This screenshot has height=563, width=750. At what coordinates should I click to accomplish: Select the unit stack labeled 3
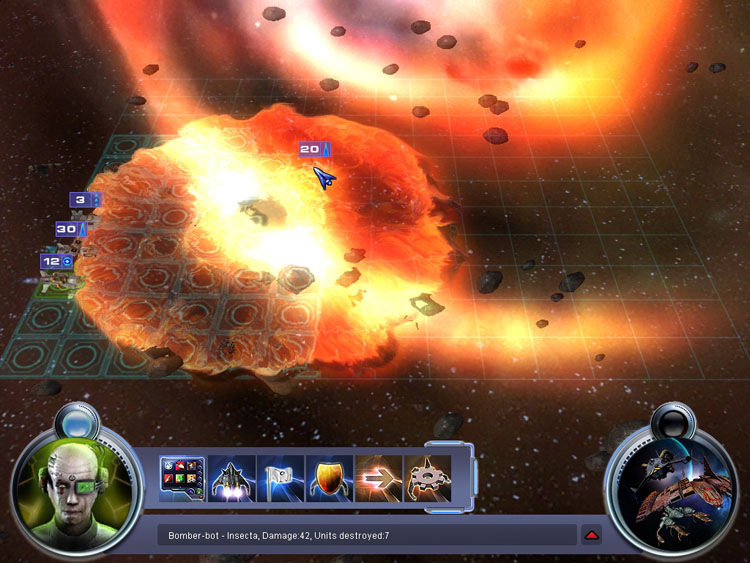point(84,200)
